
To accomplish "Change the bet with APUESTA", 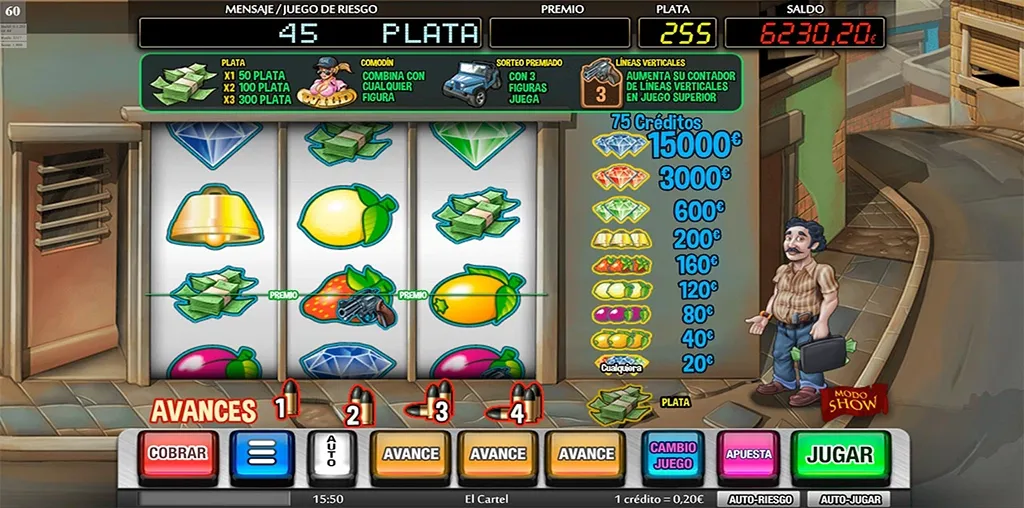I will 748,455.
